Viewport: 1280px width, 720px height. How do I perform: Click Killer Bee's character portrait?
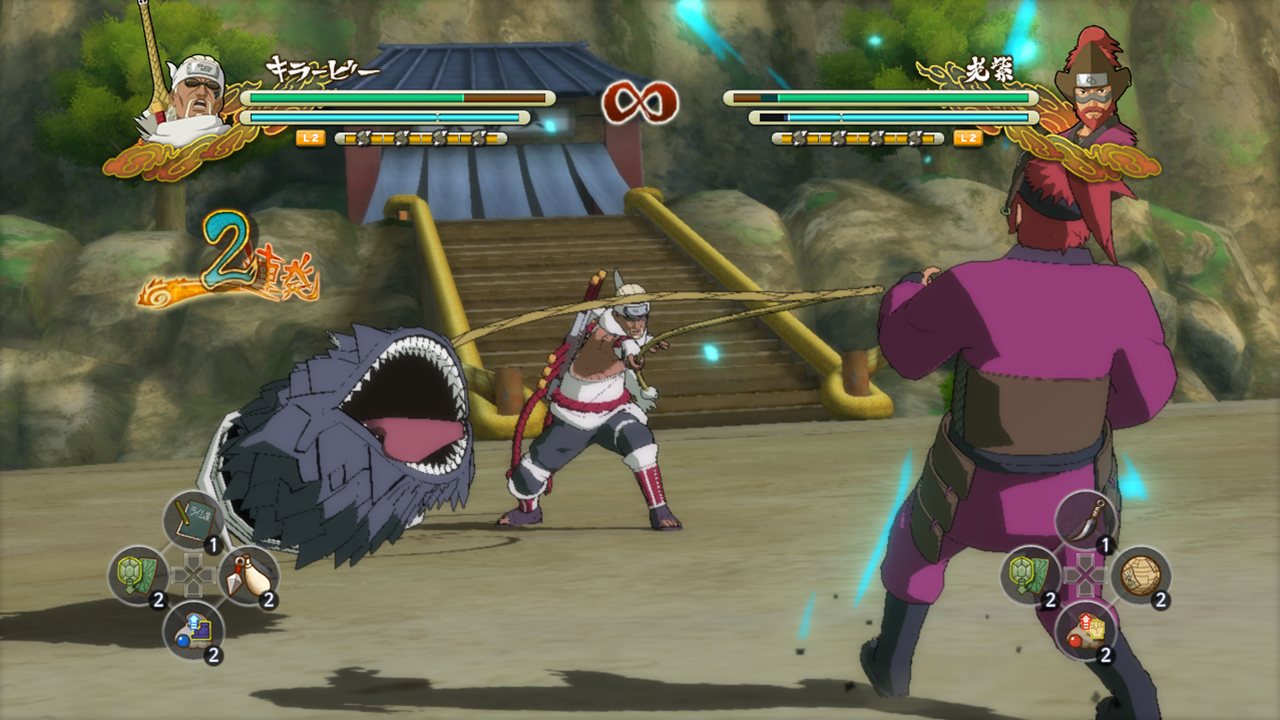[x=187, y=98]
